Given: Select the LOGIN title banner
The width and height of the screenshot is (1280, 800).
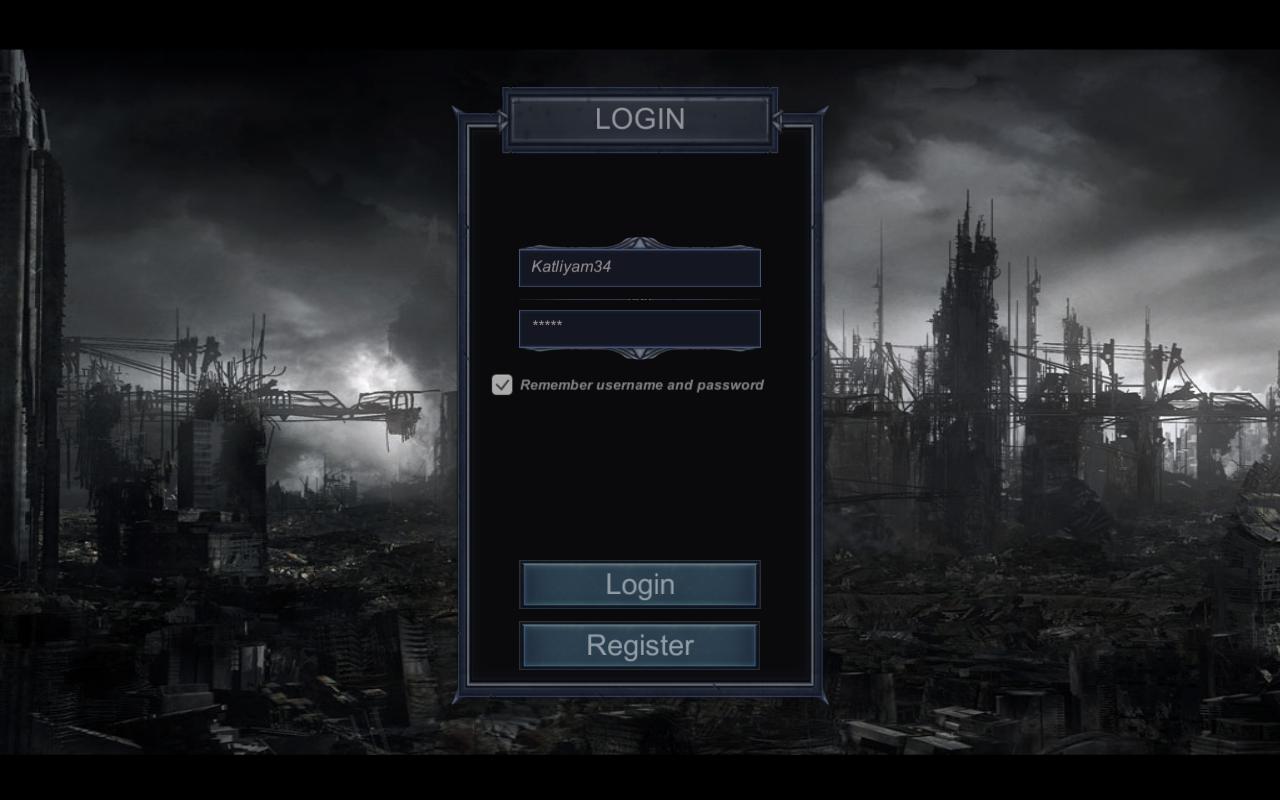Looking at the screenshot, I should (639, 119).
